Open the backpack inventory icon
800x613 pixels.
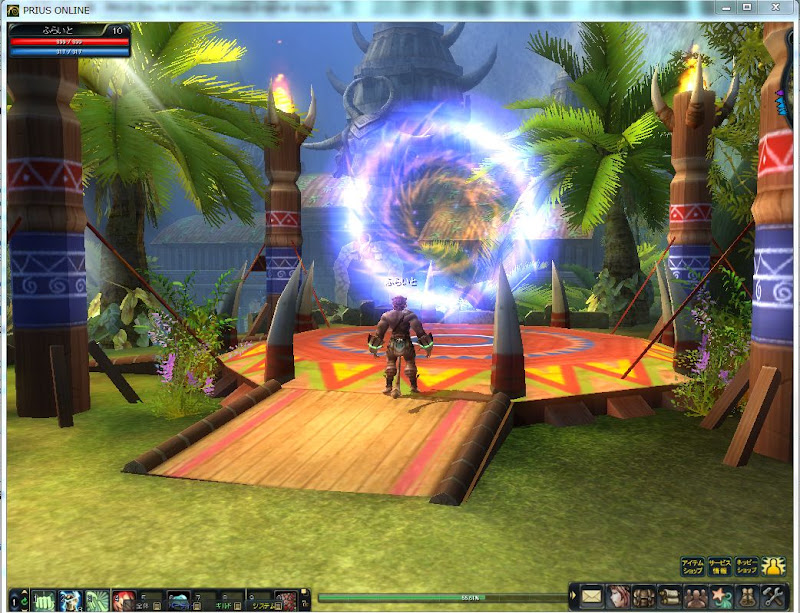click(644, 598)
